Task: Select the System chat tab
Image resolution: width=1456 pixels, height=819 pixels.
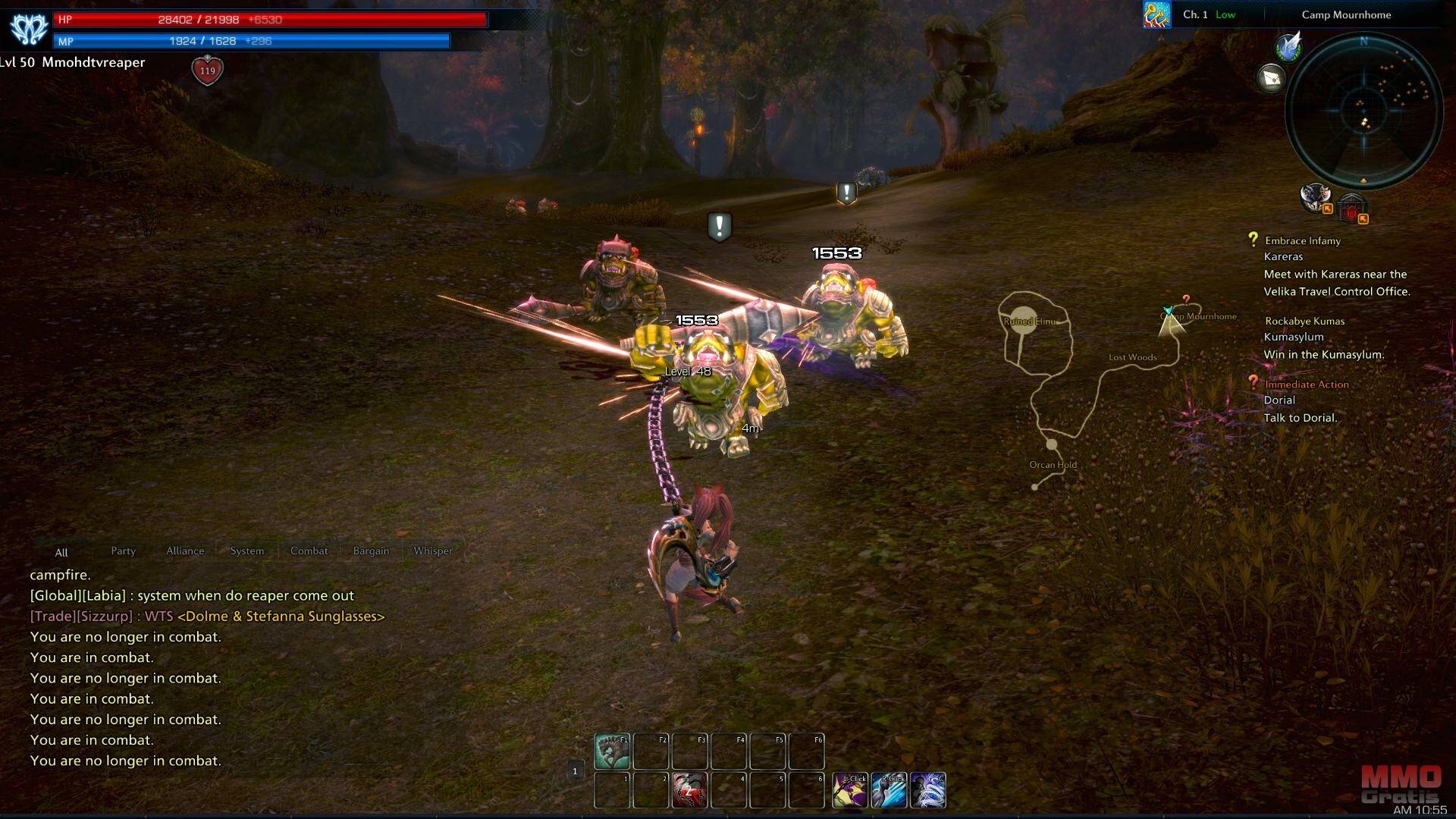Action: click(247, 551)
